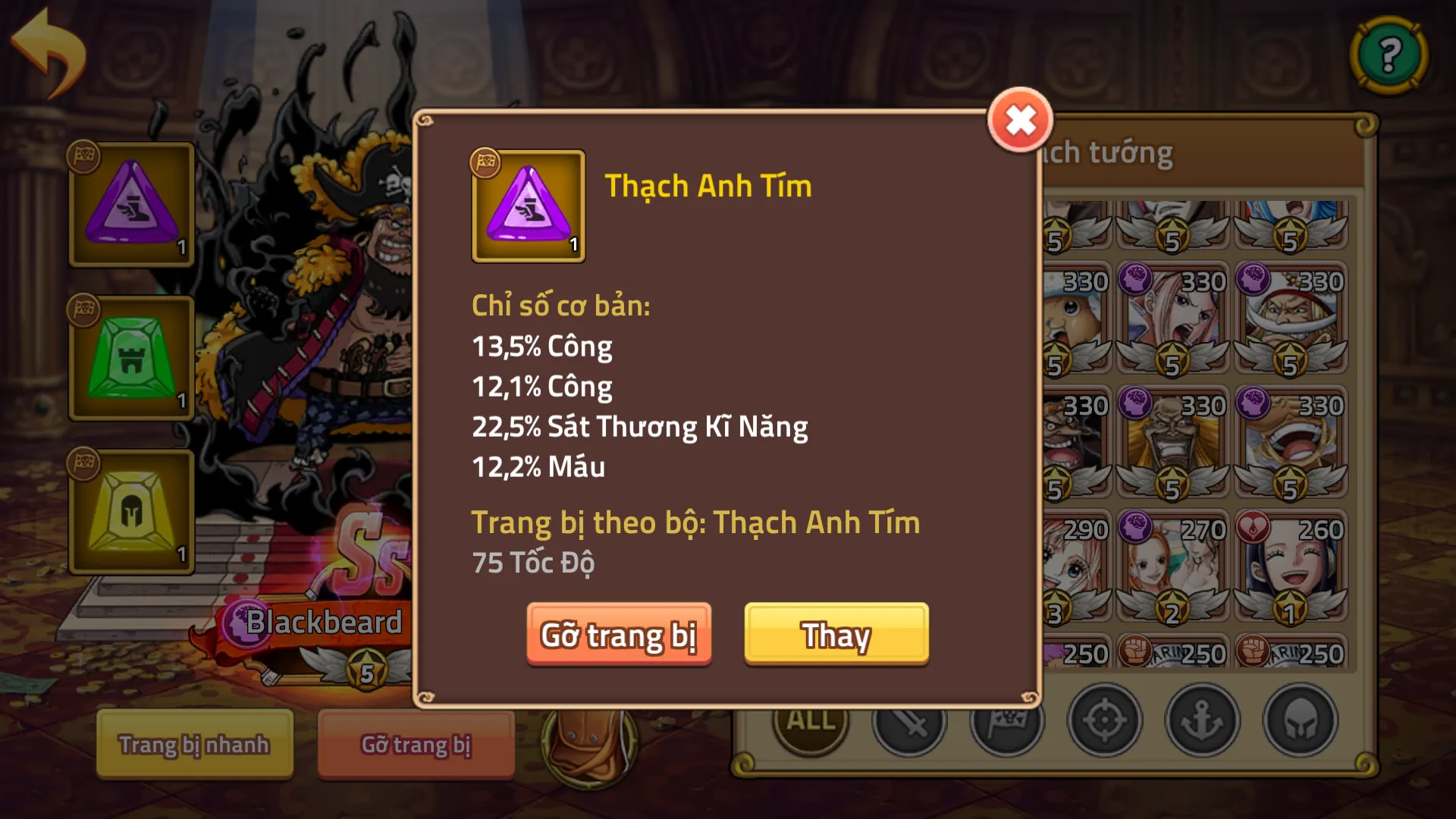
Task: Filter heroes with the sword icon
Action: point(909,720)
